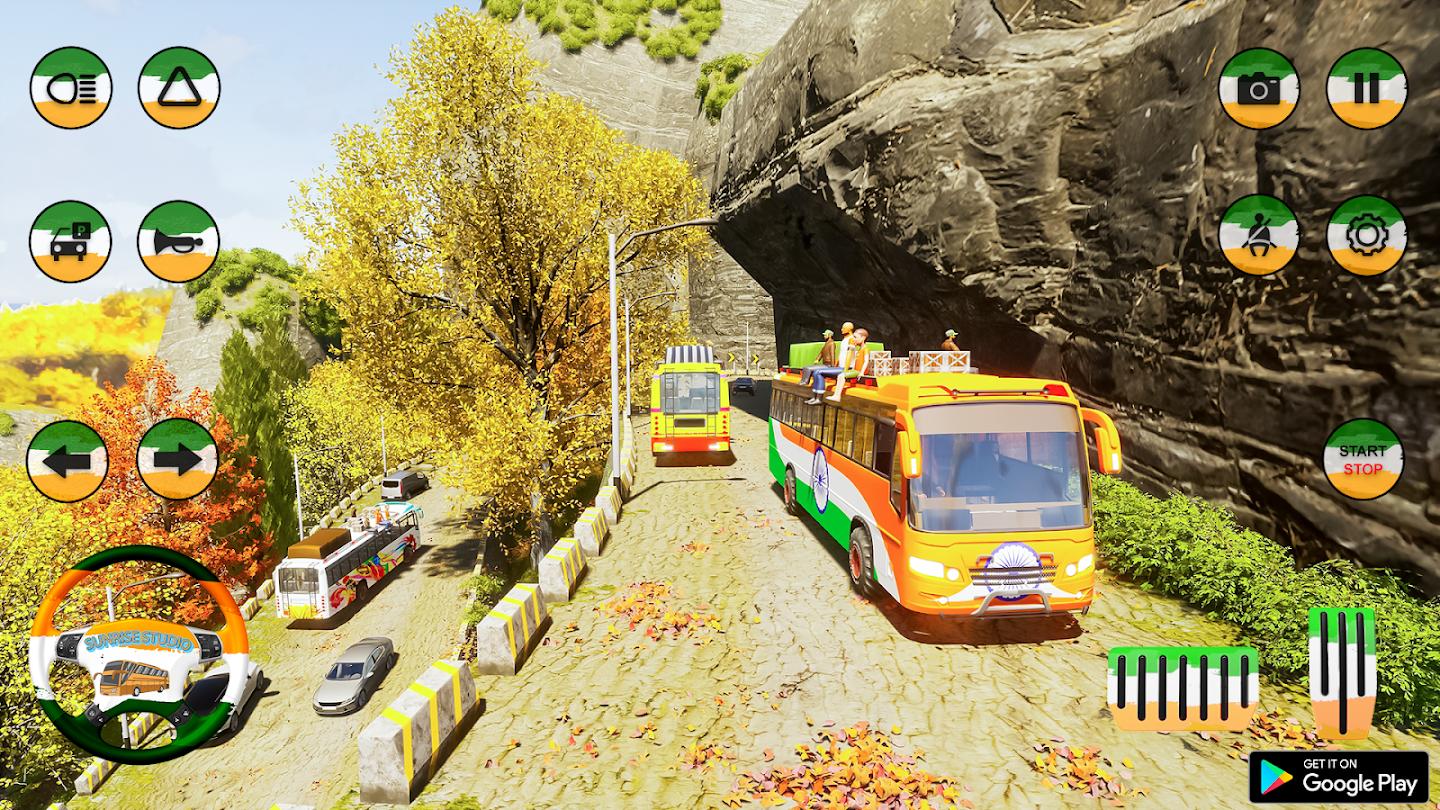Fasten the seatbelt button
This screenshot has height=810, width=1440.
click(x=1259, y=235)
